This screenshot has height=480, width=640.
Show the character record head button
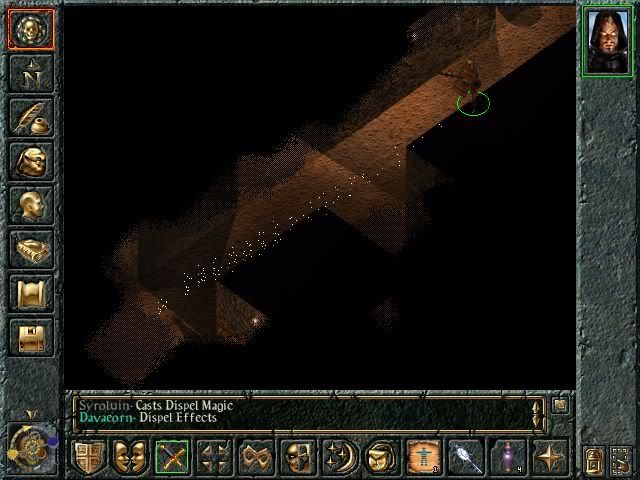coord(29,204)
